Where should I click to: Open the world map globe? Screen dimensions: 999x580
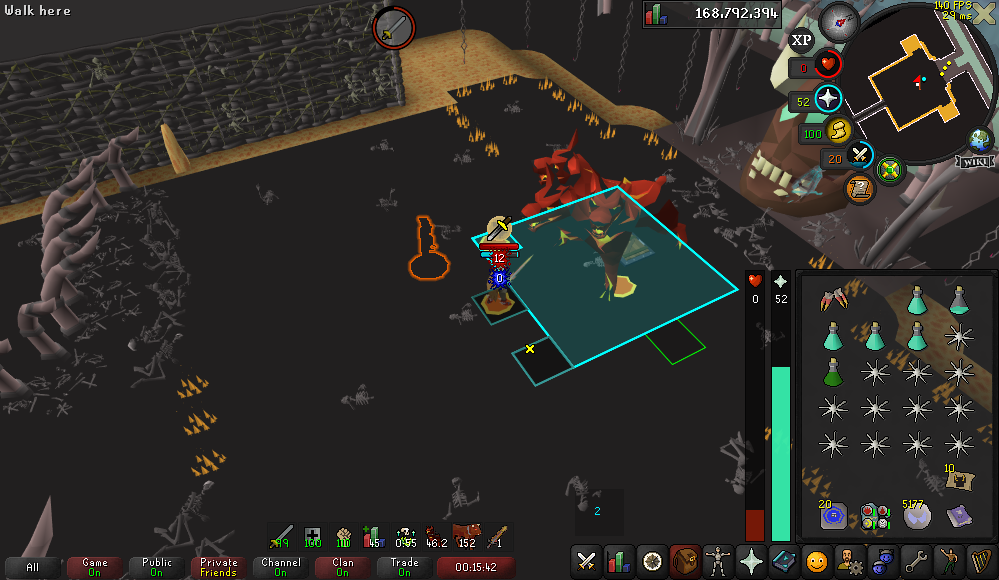[x=979, y=139]
